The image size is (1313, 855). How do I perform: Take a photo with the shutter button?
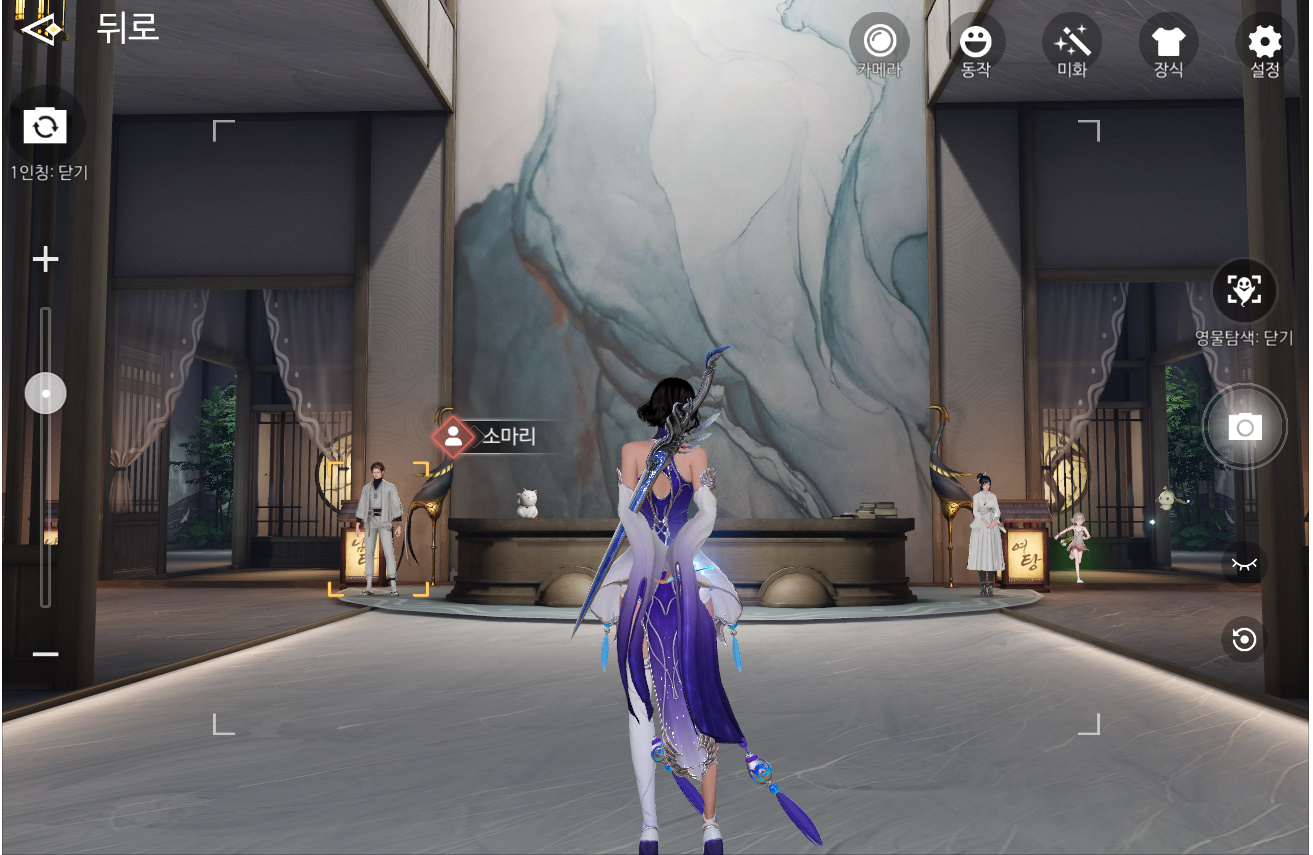(1244, 428)
